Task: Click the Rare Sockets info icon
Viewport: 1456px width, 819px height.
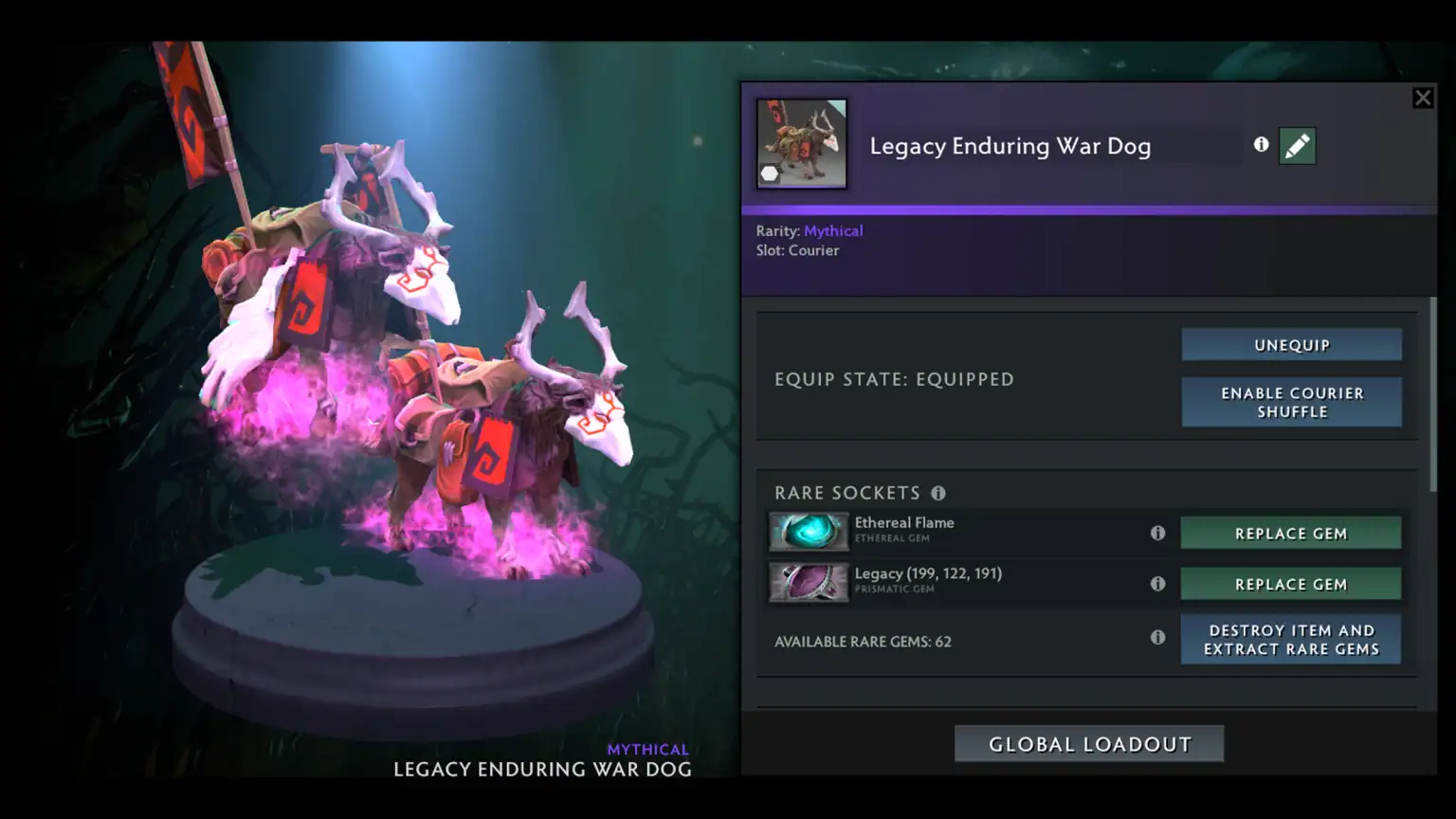Action: click(x=939, y=493)
